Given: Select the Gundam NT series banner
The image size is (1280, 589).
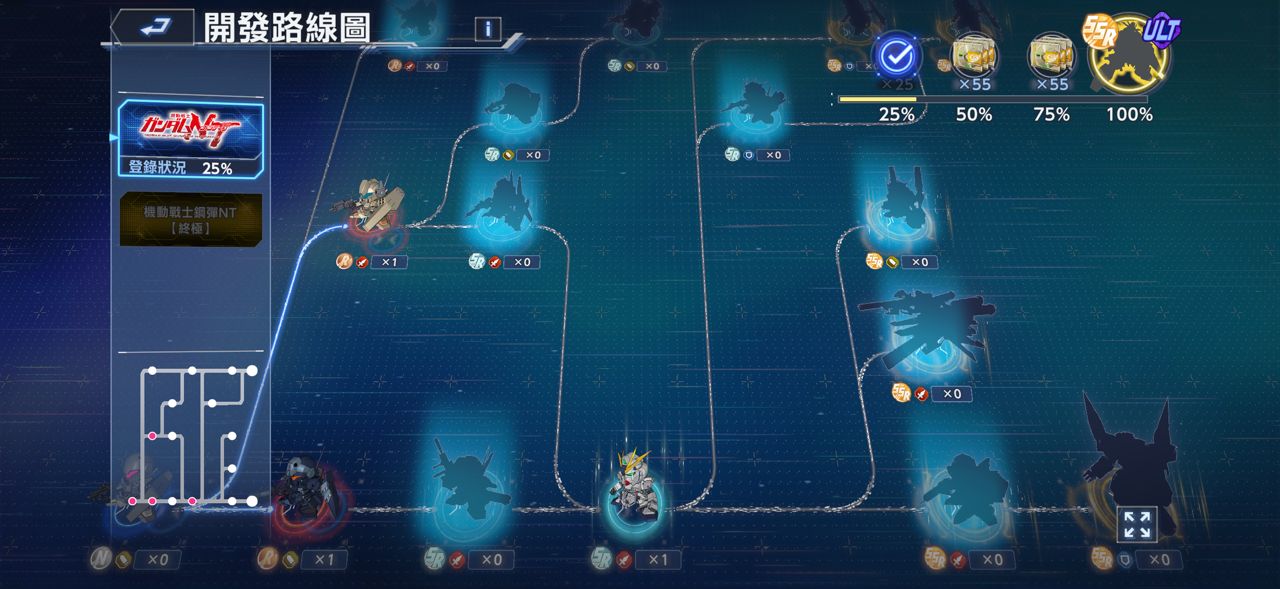Looking at the screenshot, I should (191, 128).
